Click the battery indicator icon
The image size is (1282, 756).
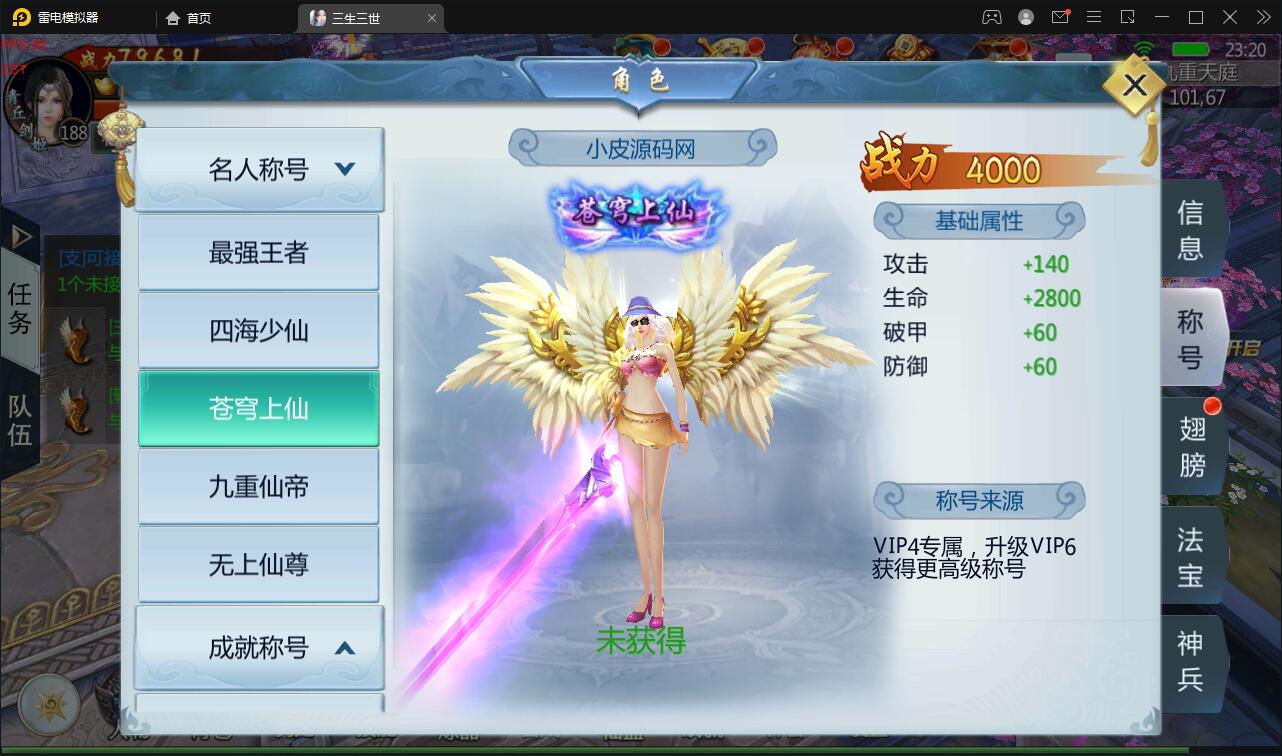coord(1188,47)
